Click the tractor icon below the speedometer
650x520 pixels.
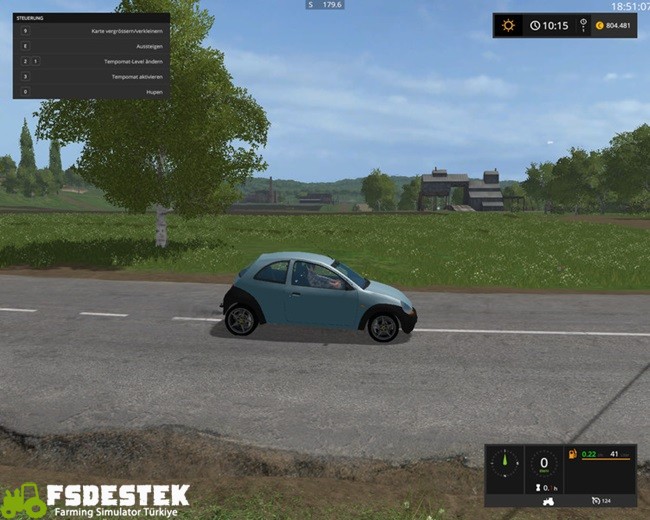click(548, 500)
